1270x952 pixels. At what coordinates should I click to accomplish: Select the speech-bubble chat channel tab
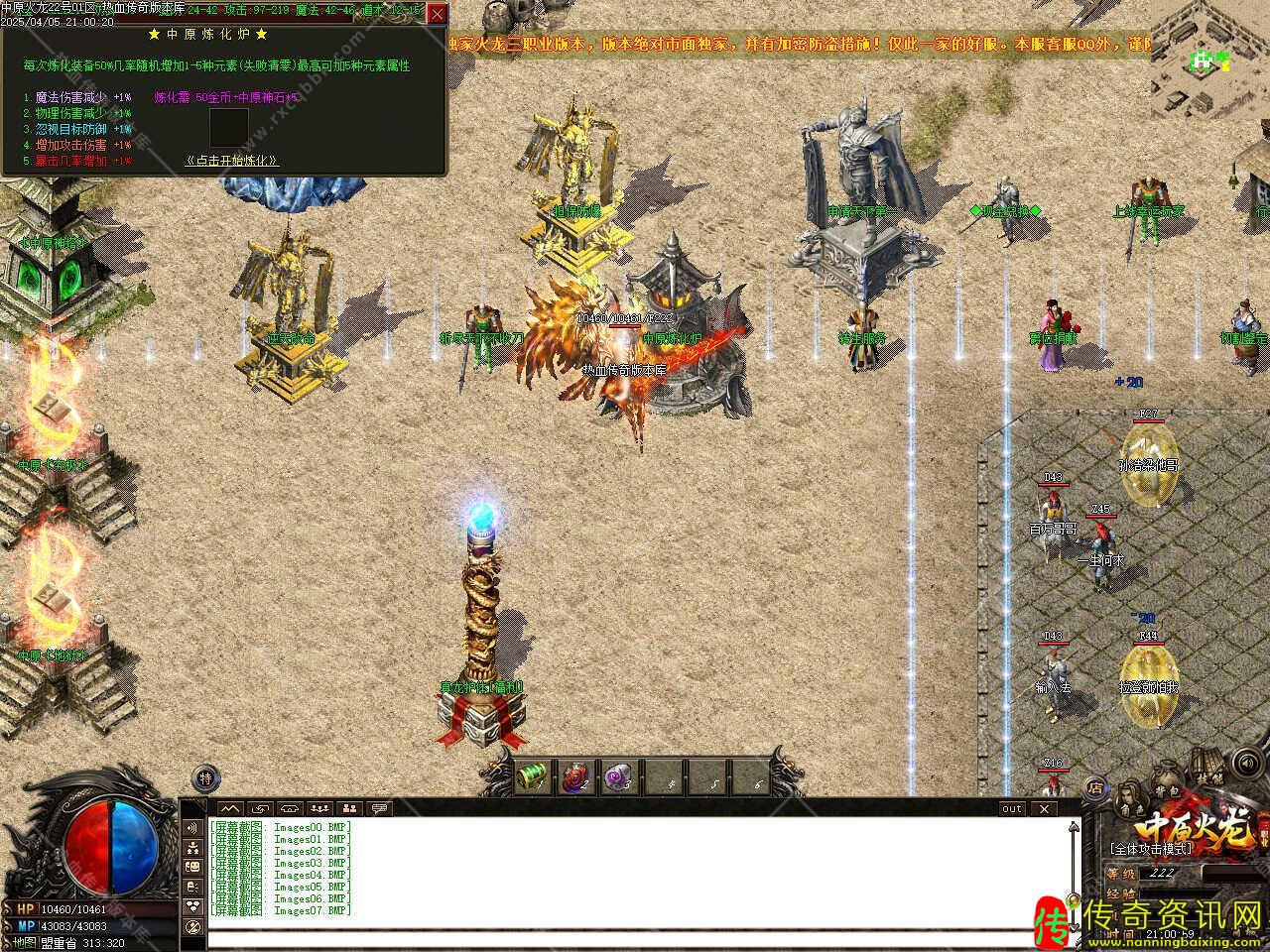click(x=379, y=809)
